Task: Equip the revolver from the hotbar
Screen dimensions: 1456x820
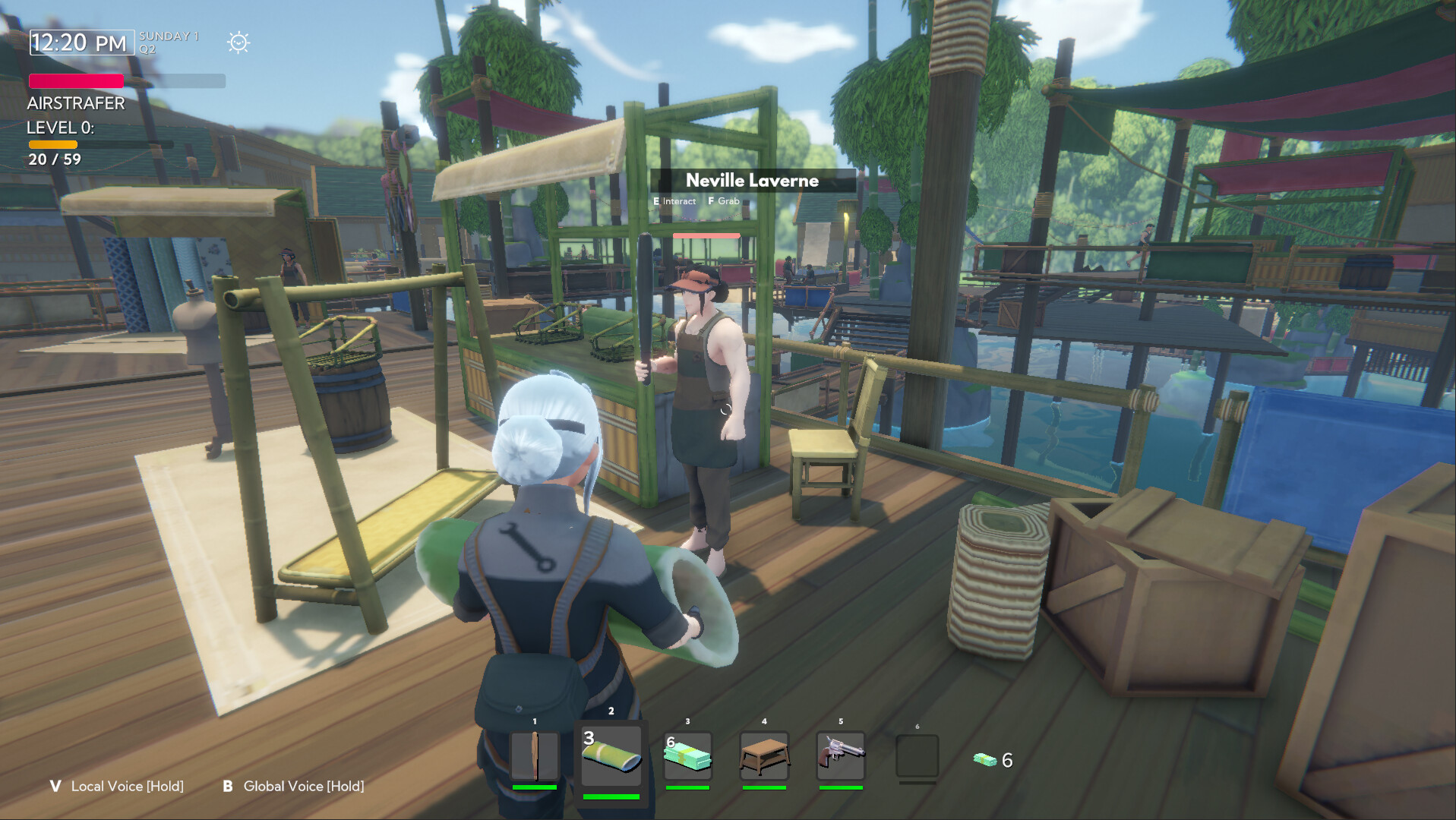Action: (841, 756)
